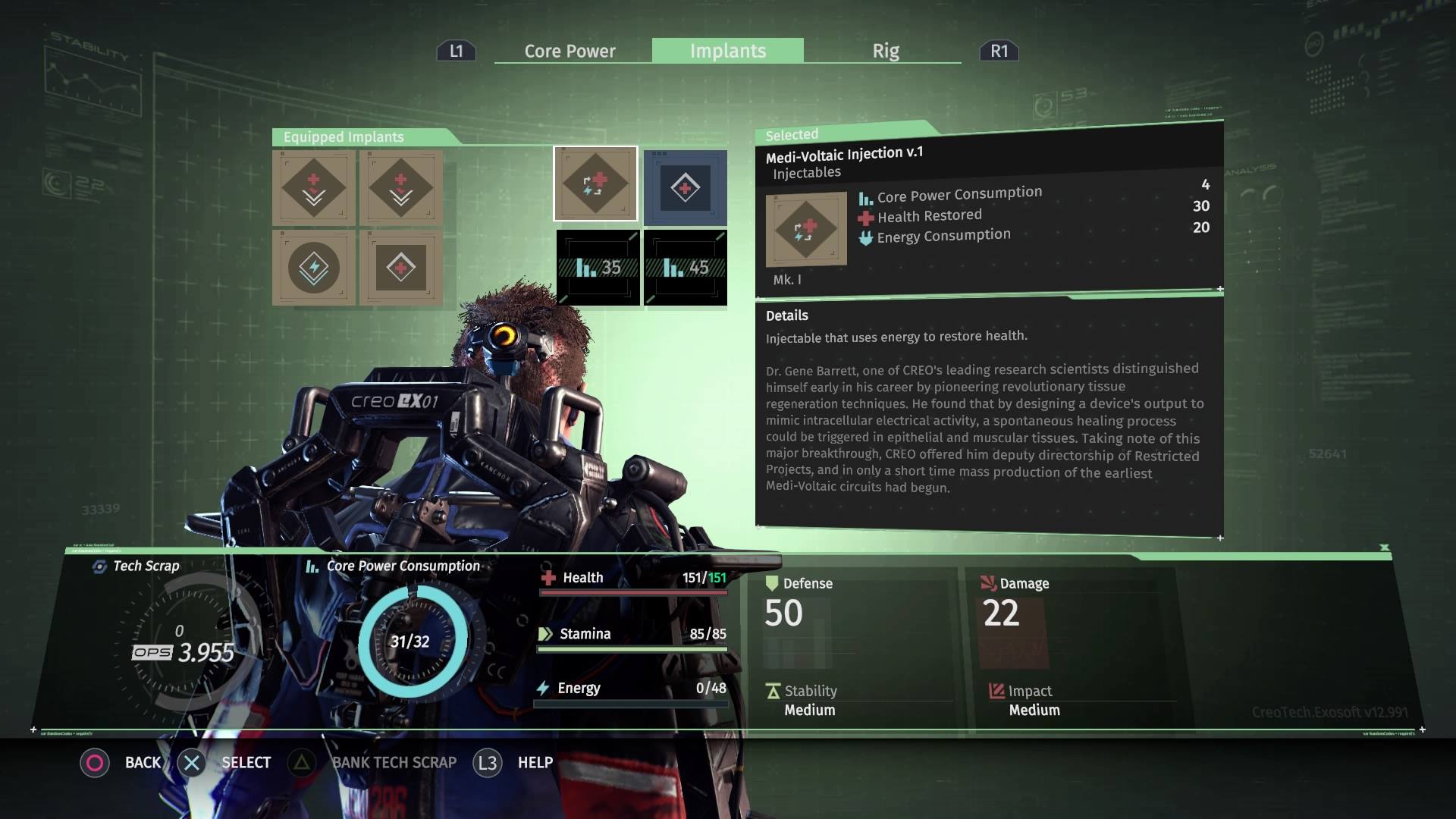The image size is (1456, 819).
Task: Switch to the Core Power tab
Action: pos(570,51)
